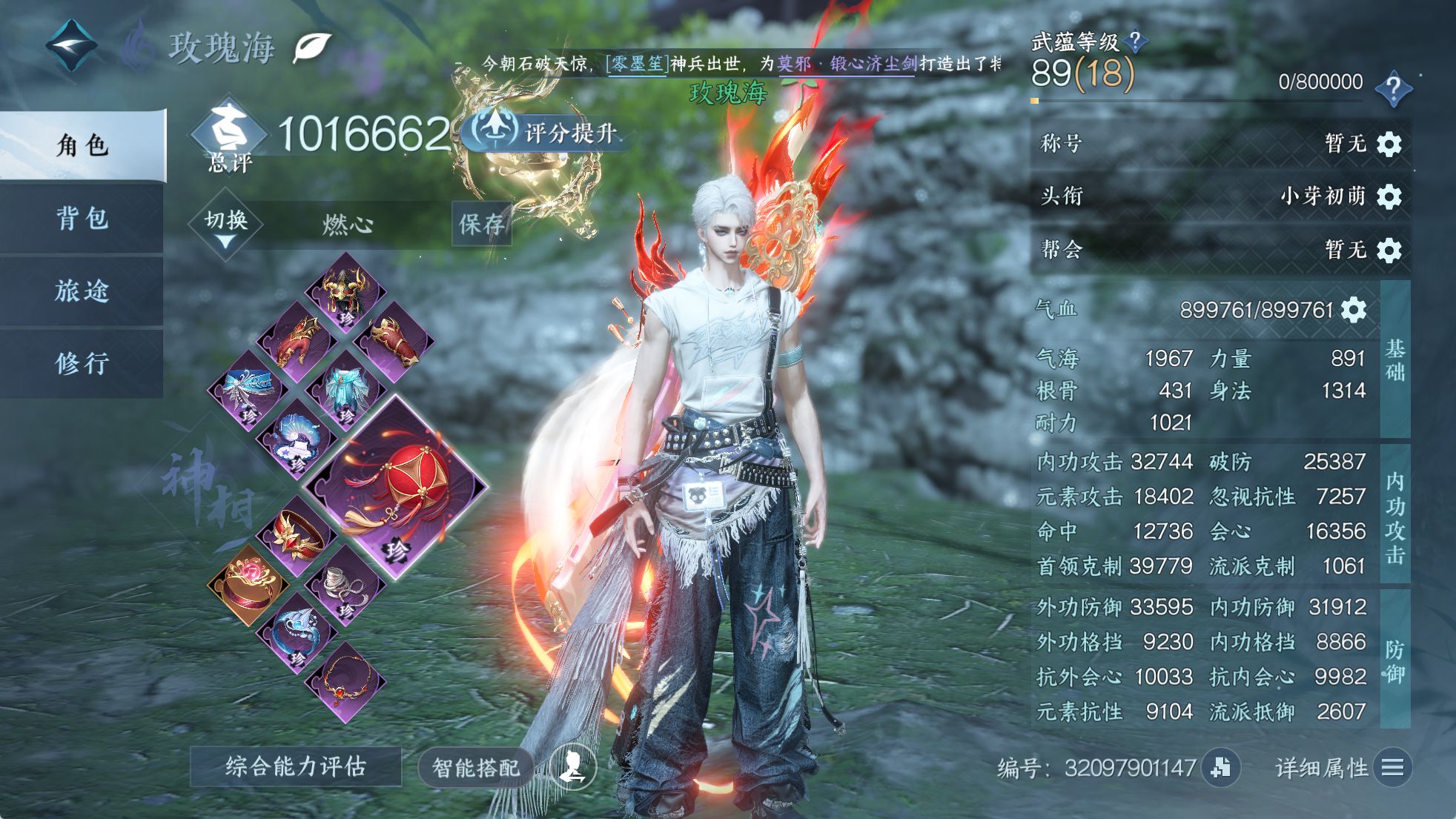Open the 背包 tab
The width and height of the screenshot is (1456, 819).
82,218
